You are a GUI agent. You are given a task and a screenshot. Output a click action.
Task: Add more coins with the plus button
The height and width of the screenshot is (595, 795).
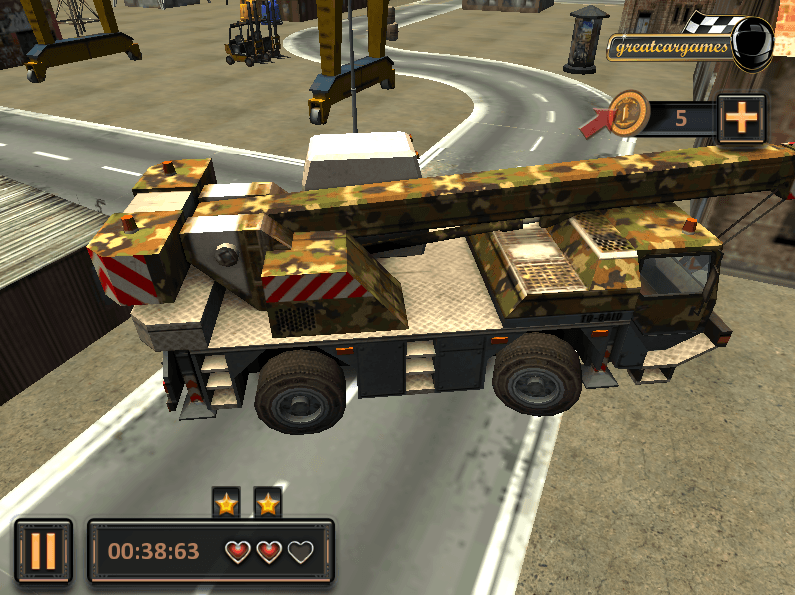coord(741,118)
